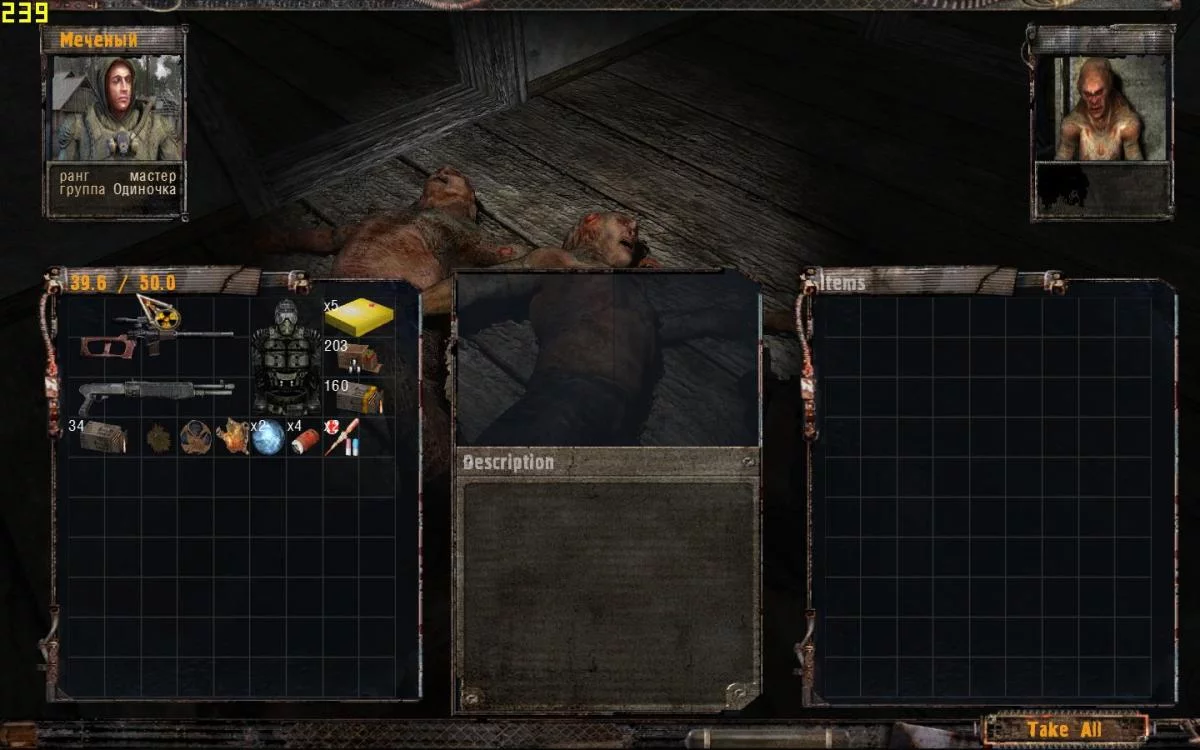This screenshot has width=1200, height=750.
Task: Choose the spiky brown urchin artifact
Action: (x=158, y=438)
